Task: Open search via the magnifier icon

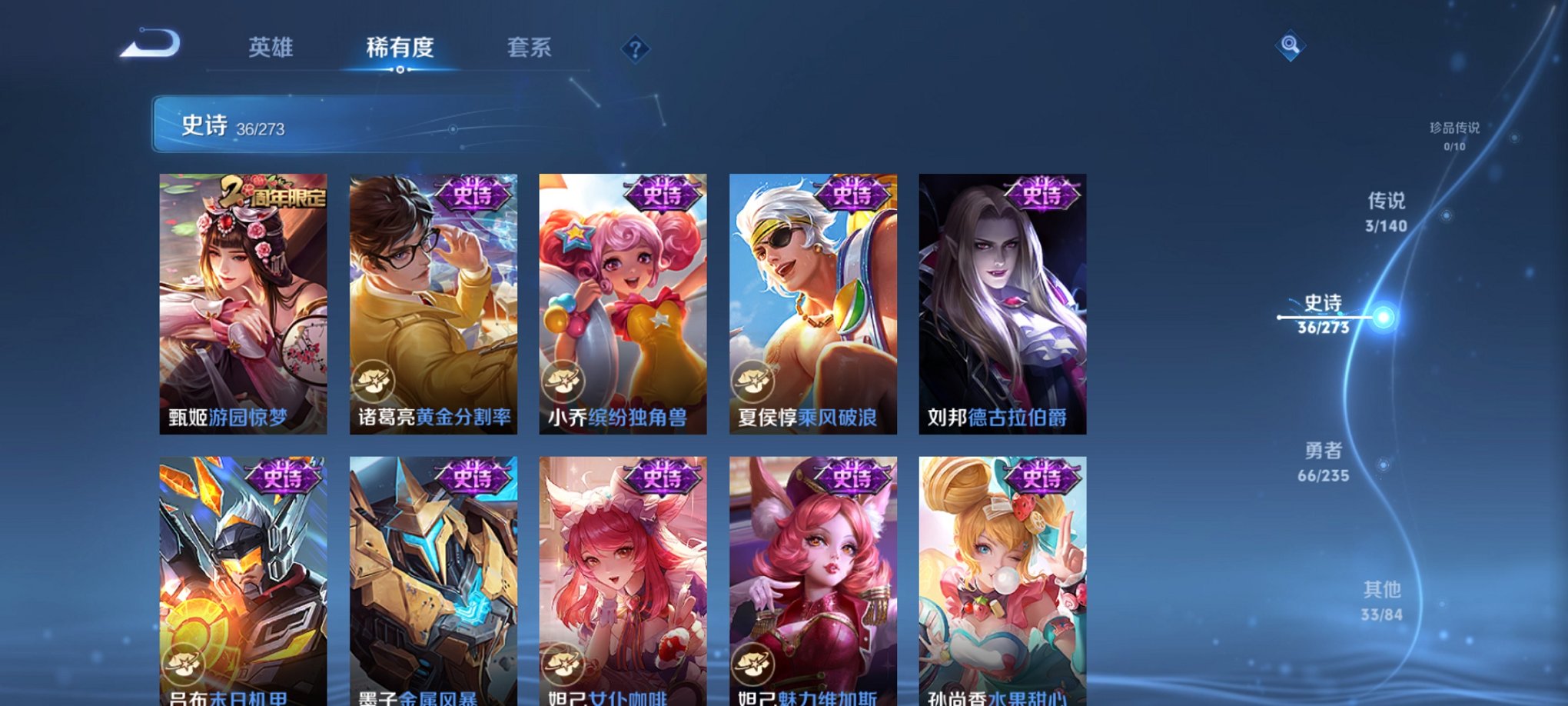Action: pyautogui.click(x=1290, y=46)
